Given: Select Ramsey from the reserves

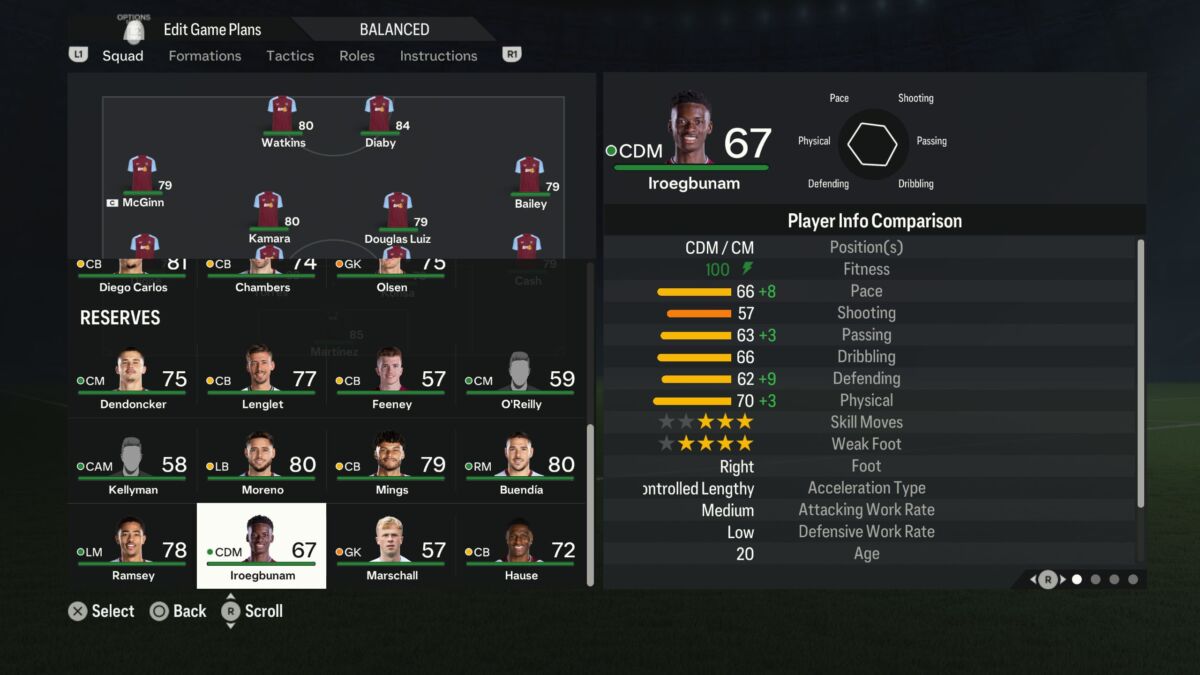Looking at the screenshot, I should pos(132,551).
